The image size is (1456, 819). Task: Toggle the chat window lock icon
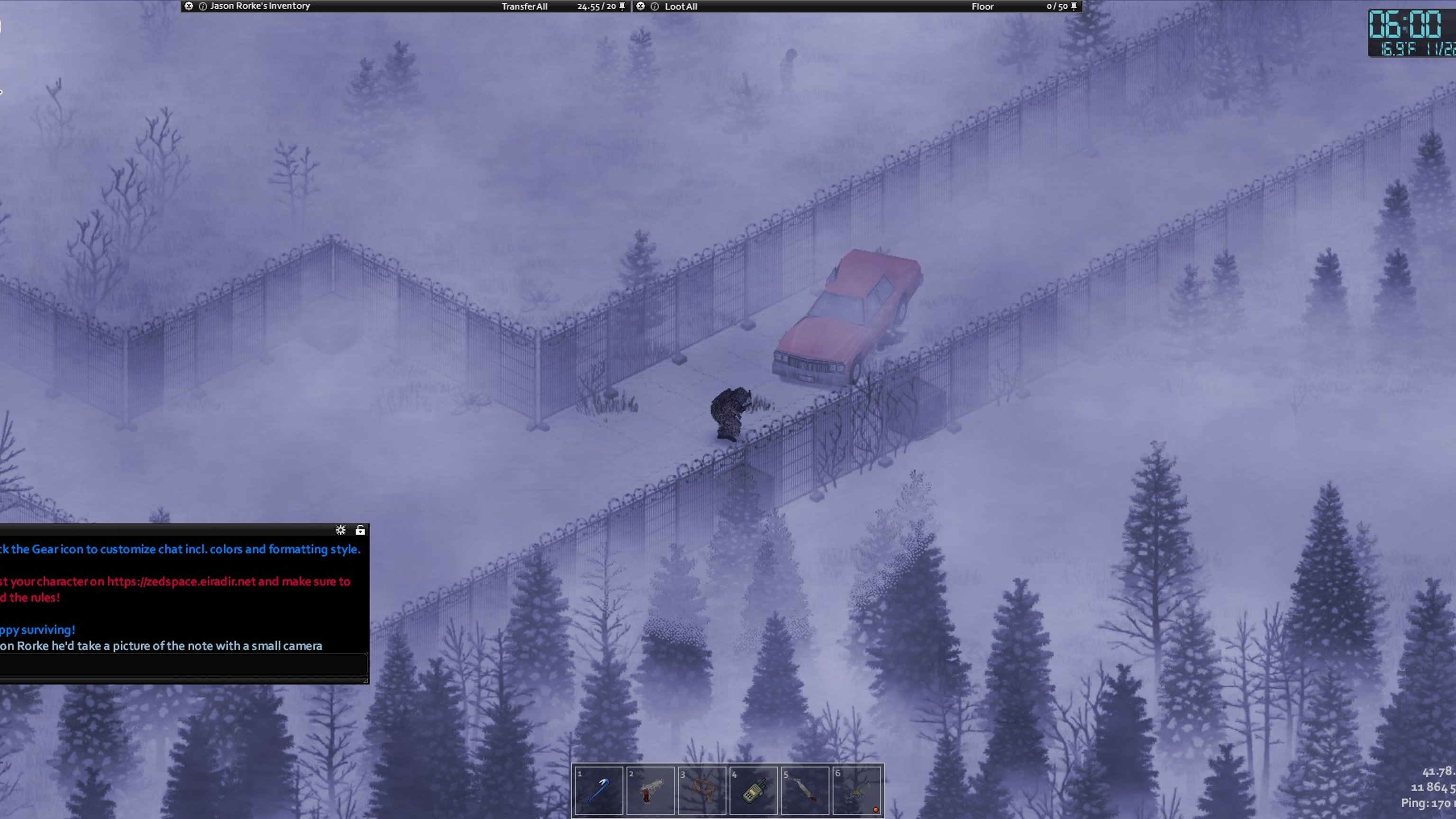coord(360,529)
